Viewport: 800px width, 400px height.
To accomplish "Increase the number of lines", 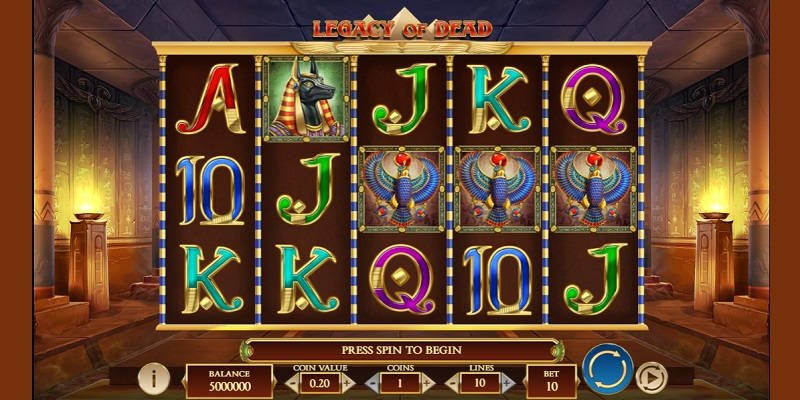I will [x=507, y=382].
